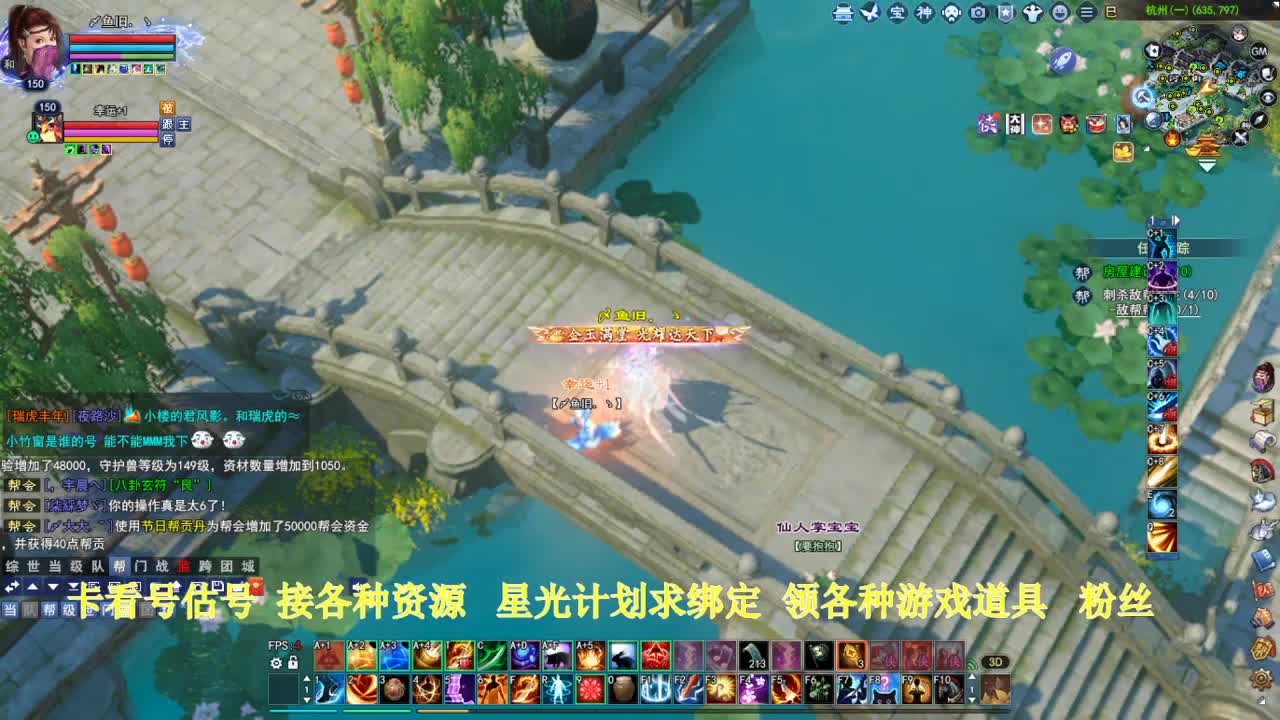This screenshot has height=720, width=1280.
Task: Select the butterfly icon in the top toolbar
Action: coord(871,14)
